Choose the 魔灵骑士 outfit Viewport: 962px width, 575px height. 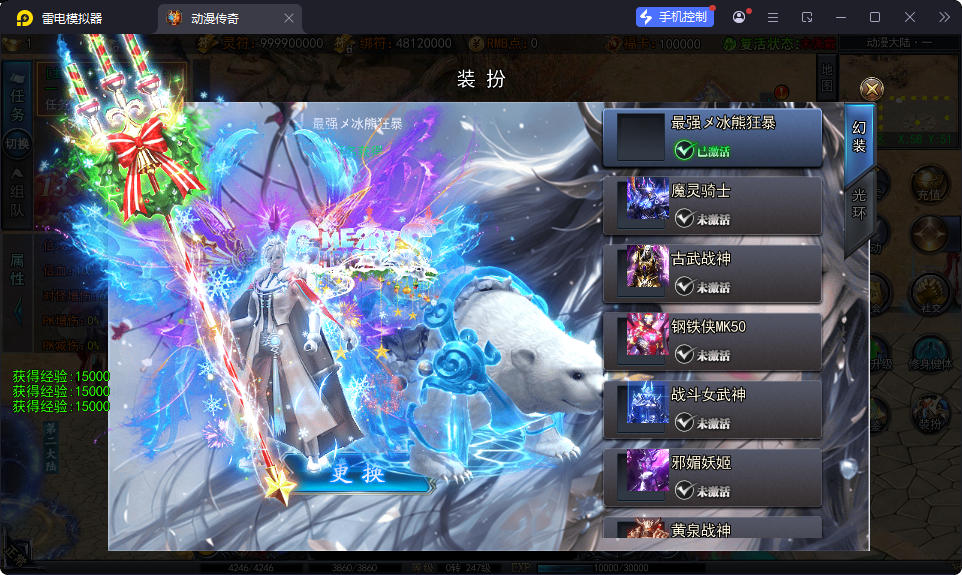[x=712, y=205]
